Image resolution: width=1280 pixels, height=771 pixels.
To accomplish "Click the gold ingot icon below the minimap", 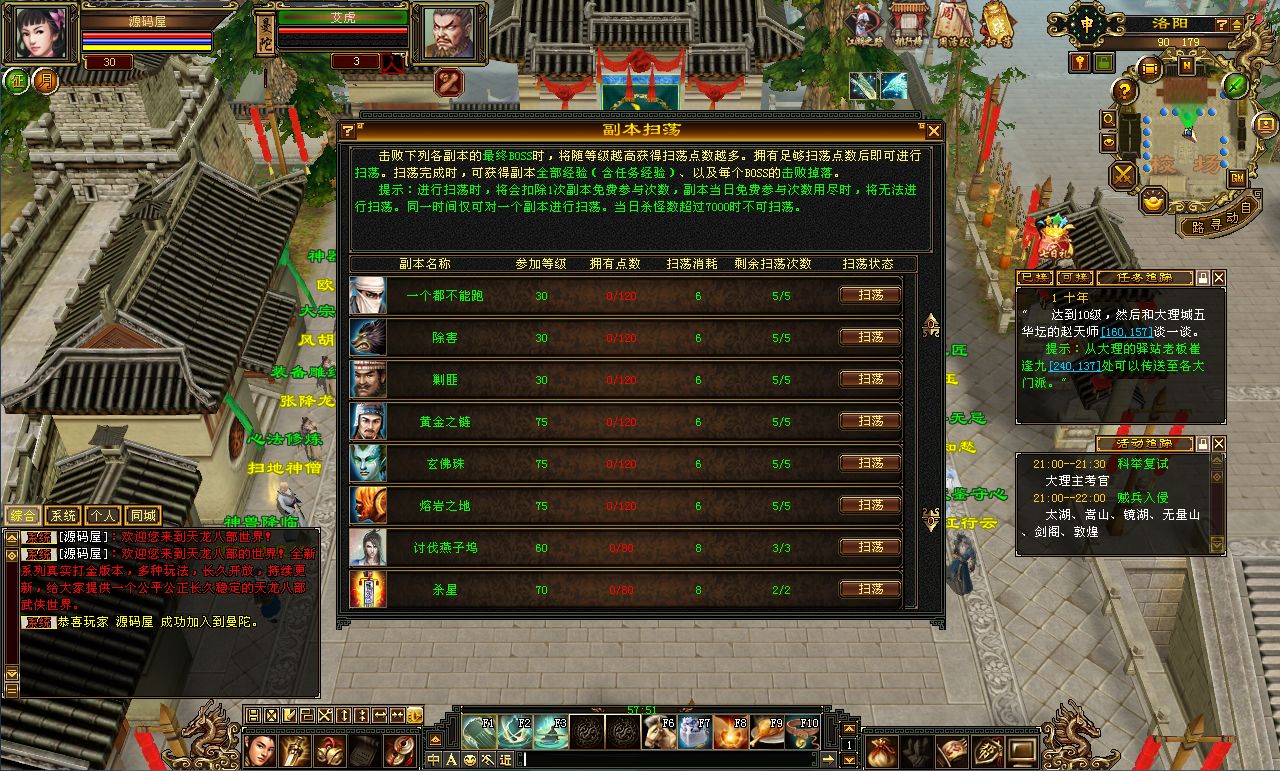I will click(x=1152, y=201).
